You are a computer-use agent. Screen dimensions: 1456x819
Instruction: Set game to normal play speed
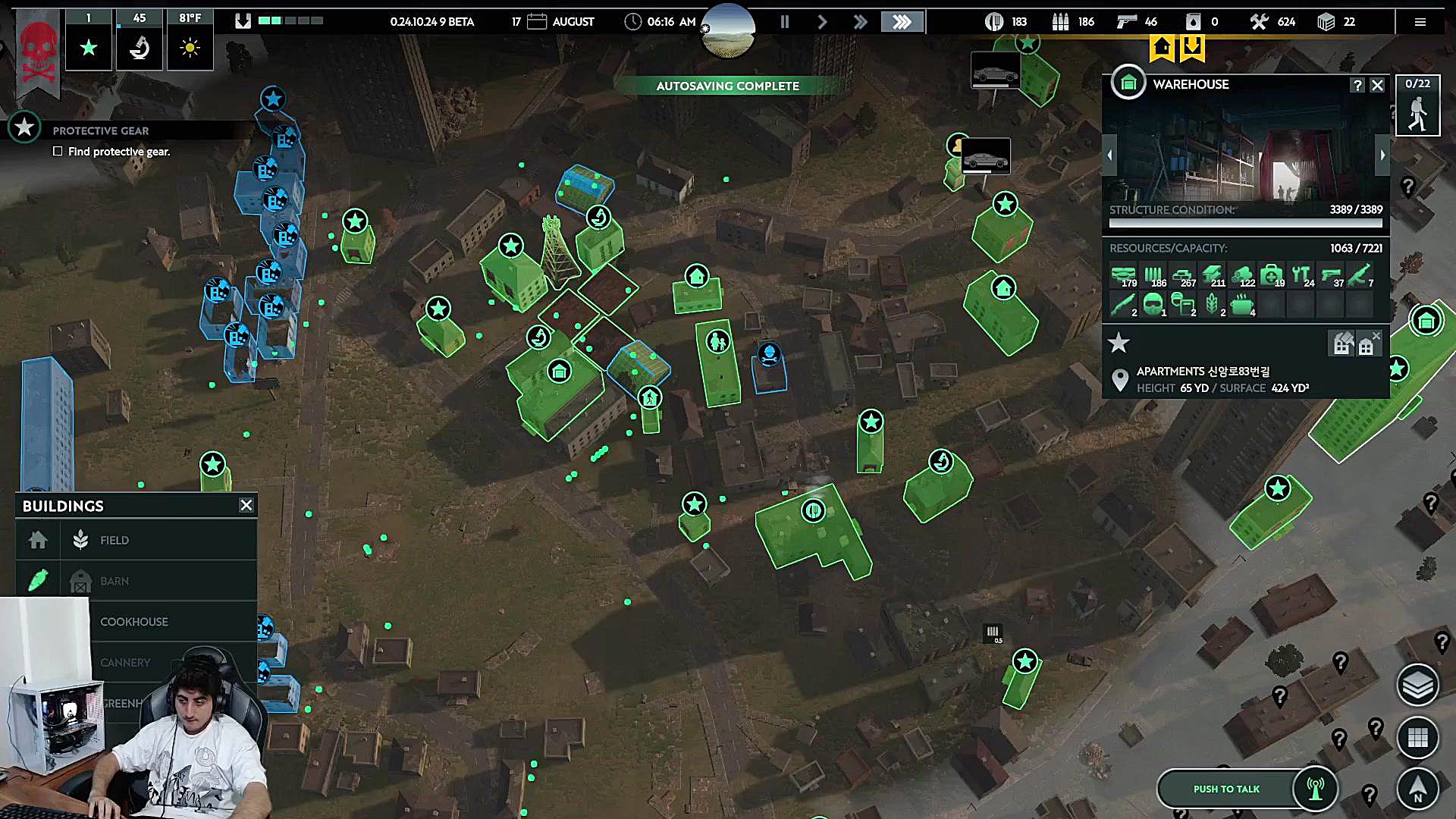coord(822,22)
